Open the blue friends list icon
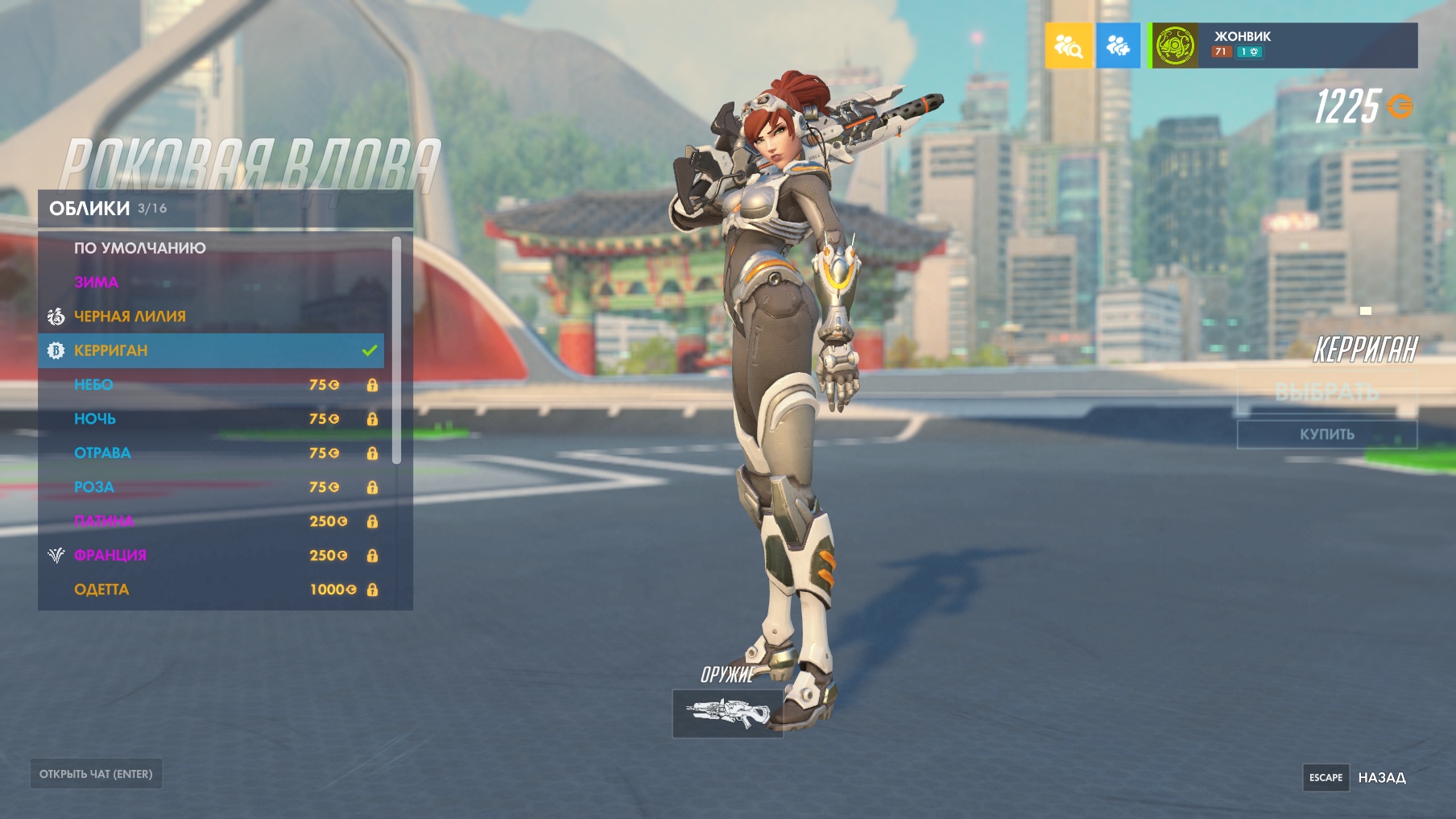This screenshot has height=819, width=1456. 1118,46
